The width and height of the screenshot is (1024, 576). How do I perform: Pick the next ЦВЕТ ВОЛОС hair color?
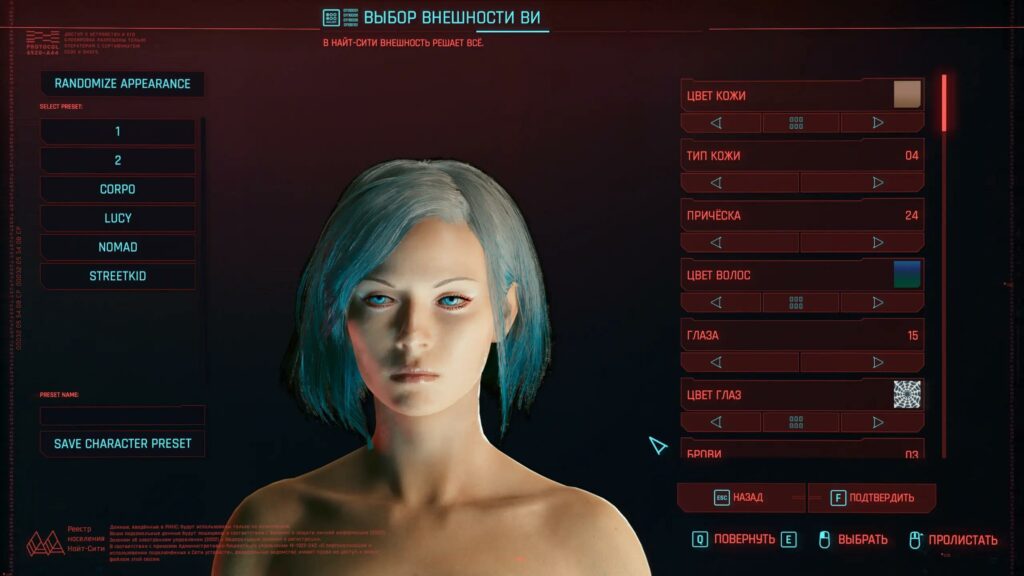879,302
